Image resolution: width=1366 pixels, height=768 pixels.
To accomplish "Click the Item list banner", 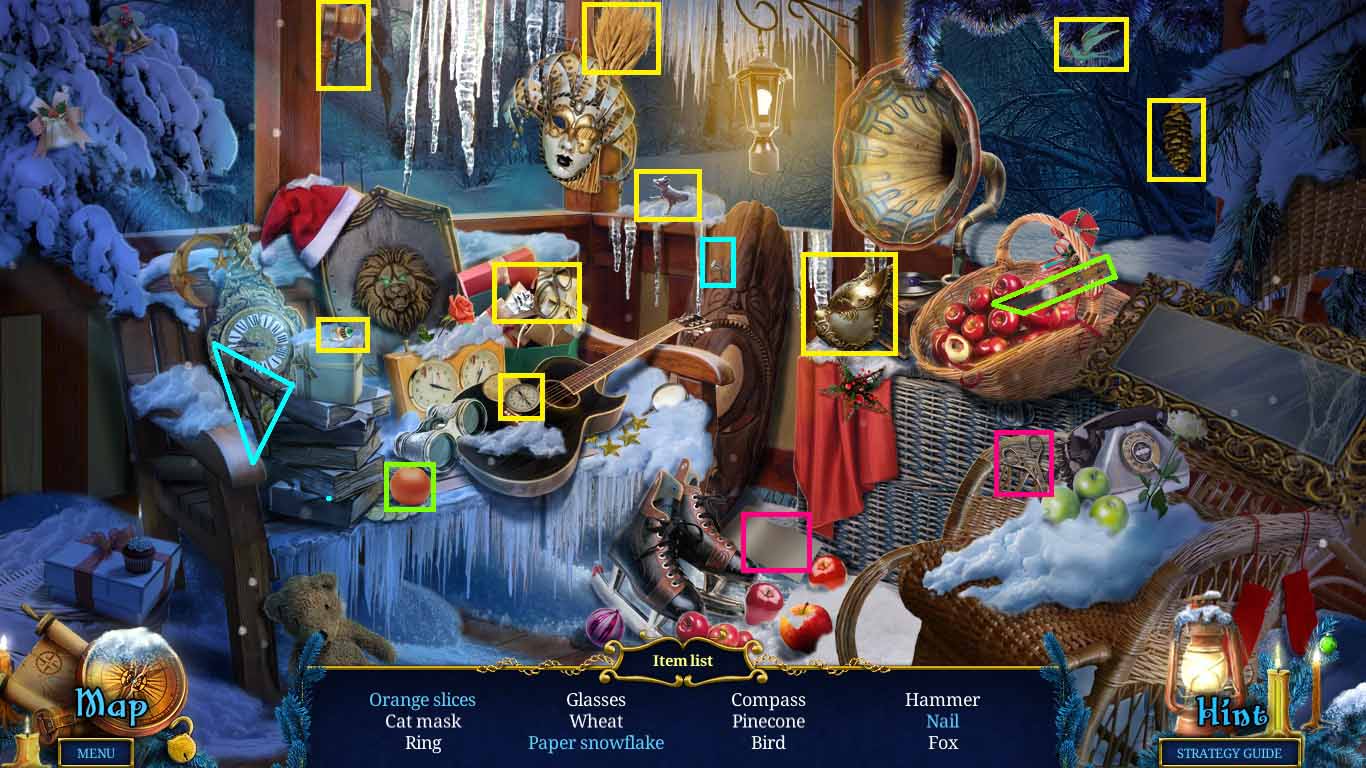I will [683, 660].
